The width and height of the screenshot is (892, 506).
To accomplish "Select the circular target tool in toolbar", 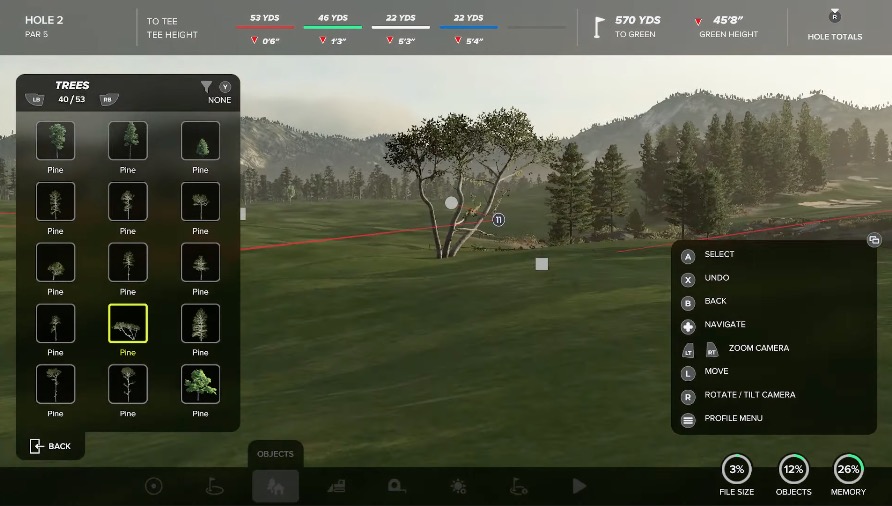I will 153,486.
